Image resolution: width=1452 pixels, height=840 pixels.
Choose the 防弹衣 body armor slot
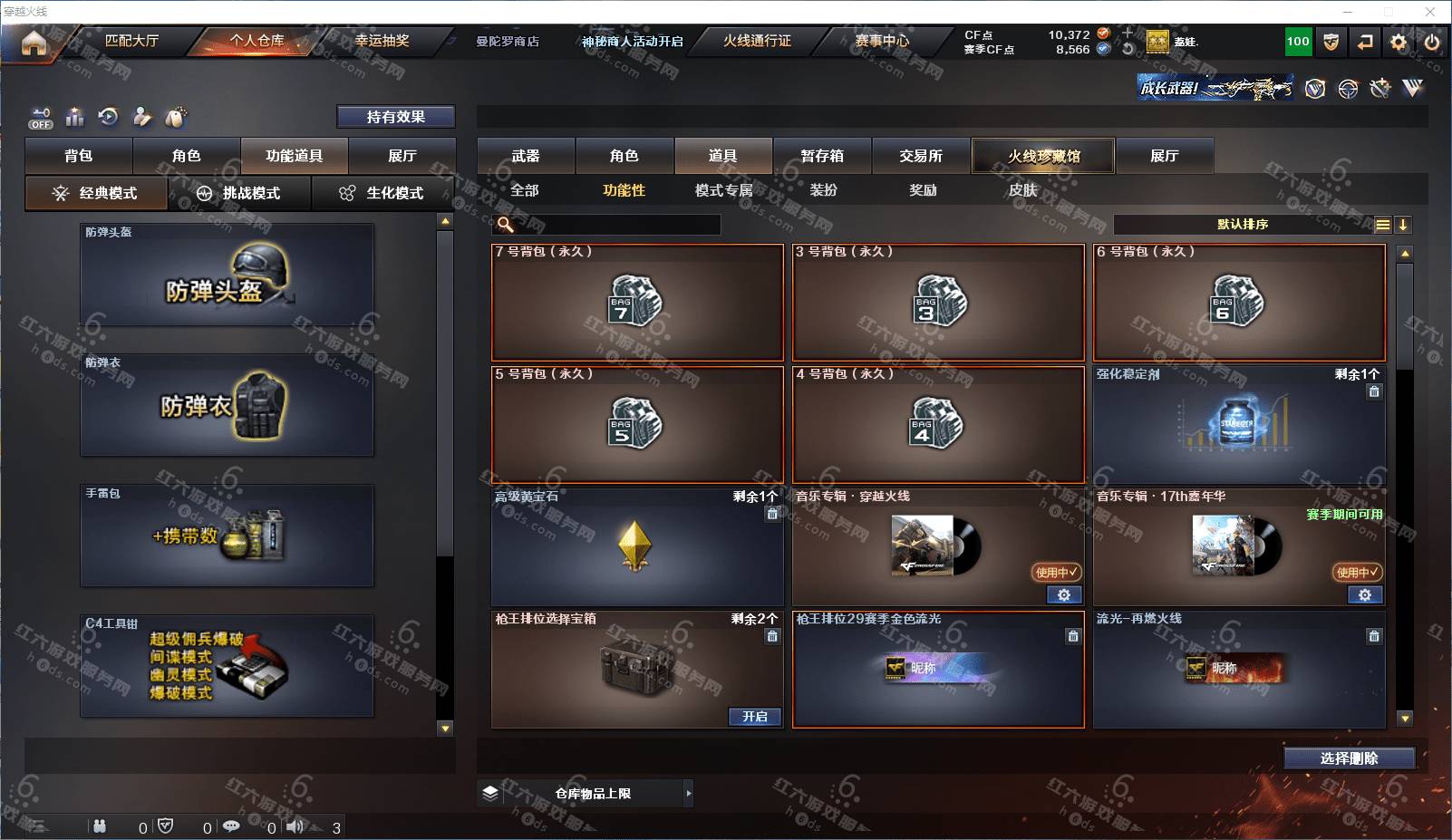pyautogui.click(x=227, y=405)
